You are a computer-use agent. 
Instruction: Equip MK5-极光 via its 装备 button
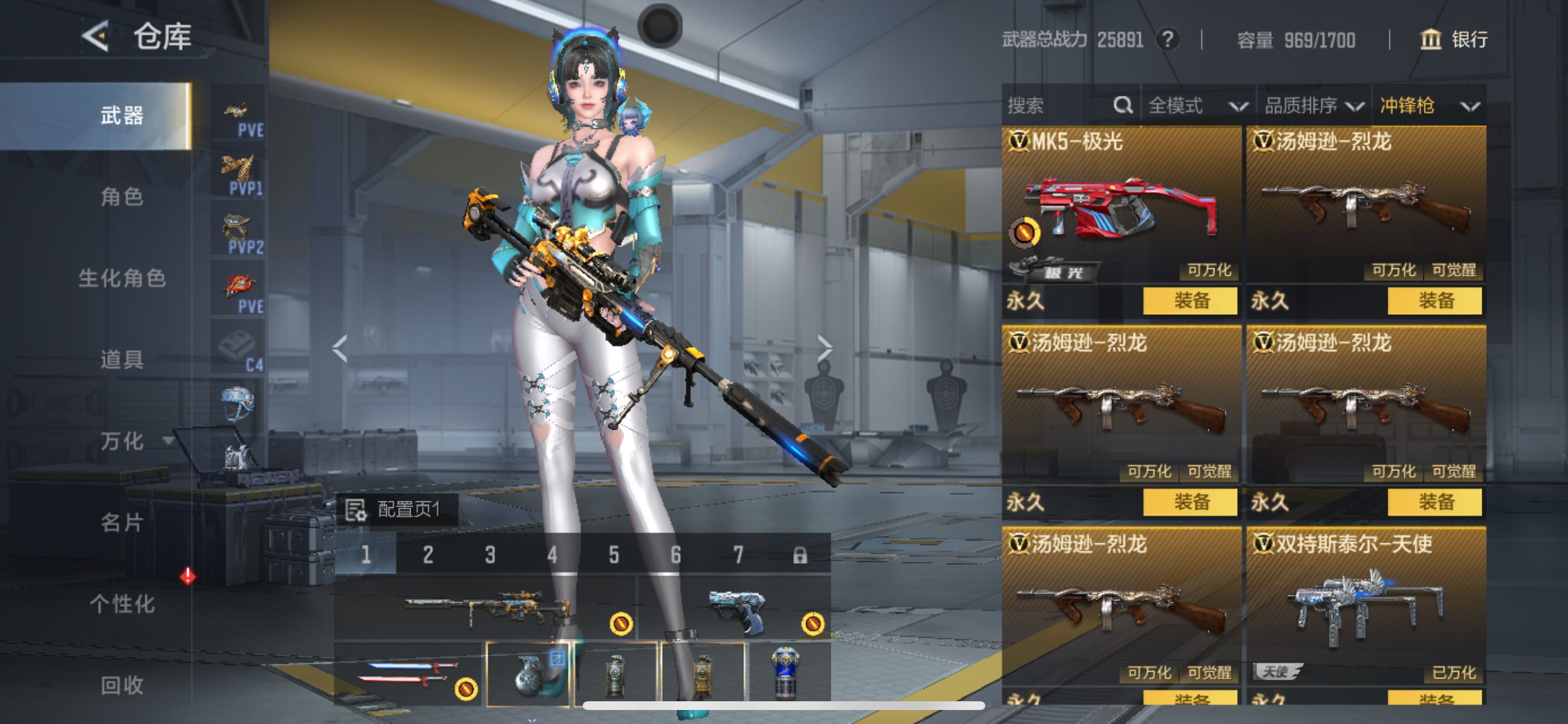(x=1189, y=301)
